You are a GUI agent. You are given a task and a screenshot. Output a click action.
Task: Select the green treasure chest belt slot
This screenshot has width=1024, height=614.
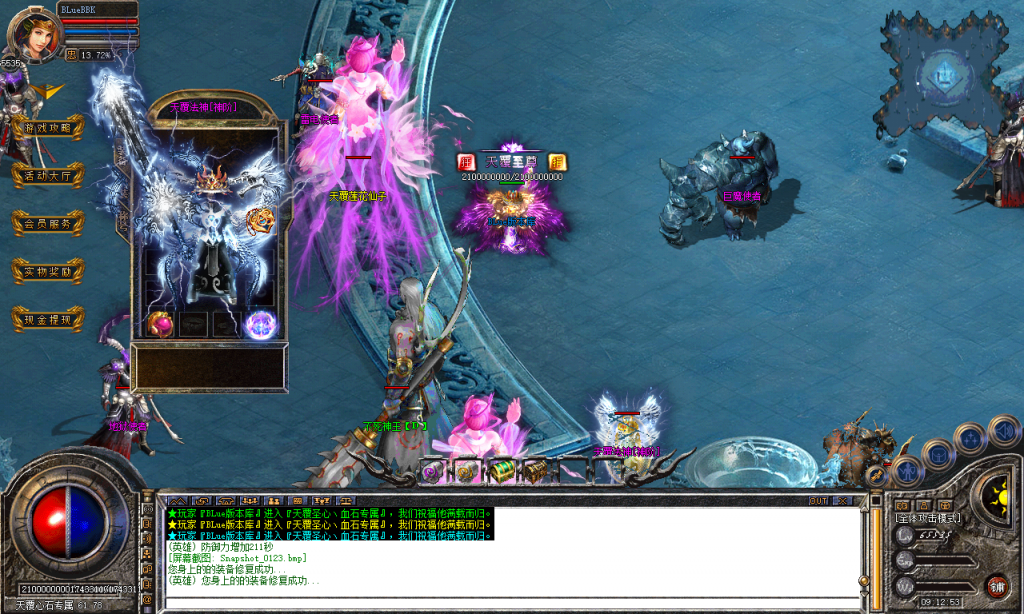pyautogui.click(x=502, y=470)
